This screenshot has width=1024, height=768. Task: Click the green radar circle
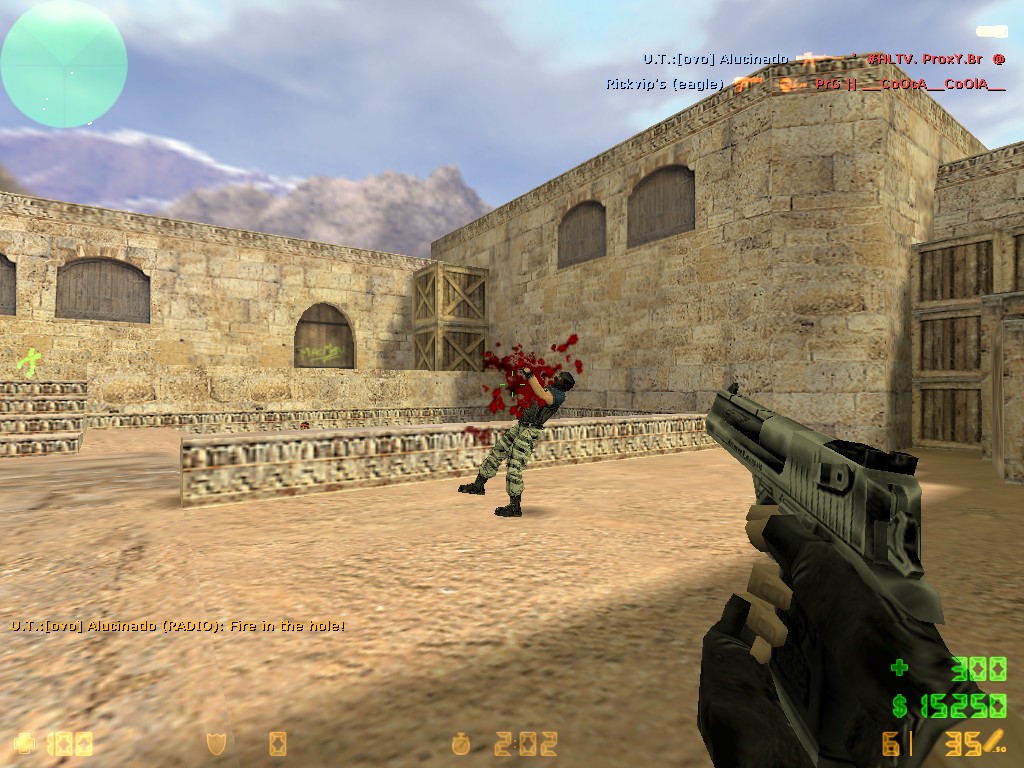pyautogui.click(x=64, y=64)
